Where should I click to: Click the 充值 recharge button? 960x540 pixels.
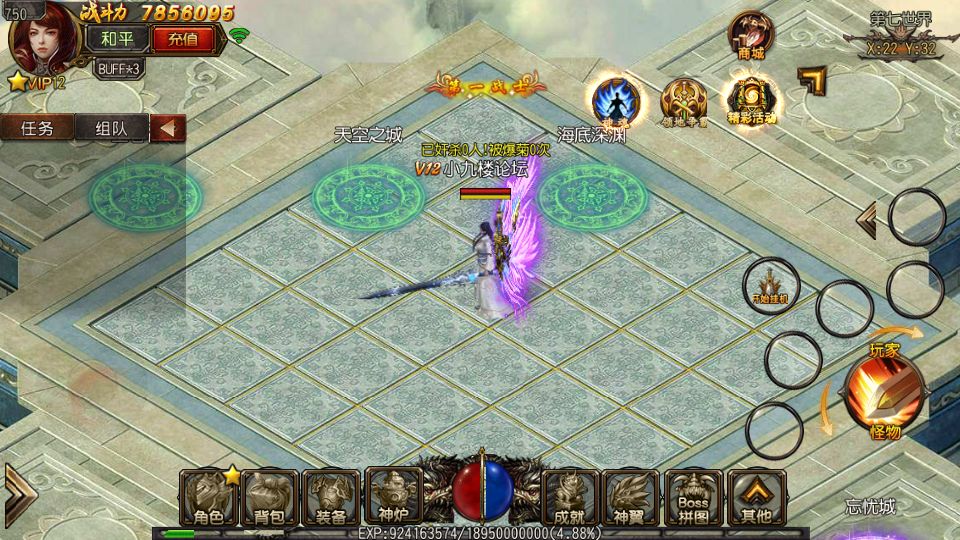click(x=182, y=39)
